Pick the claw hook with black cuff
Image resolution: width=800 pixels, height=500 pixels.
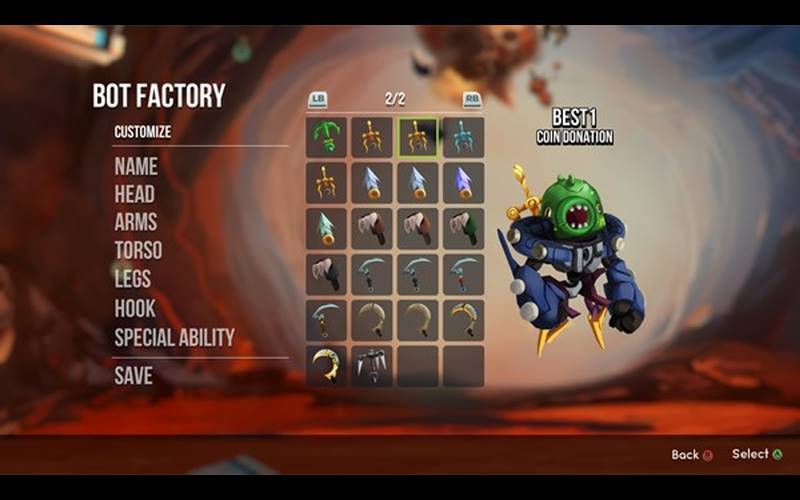click(327, 274)
